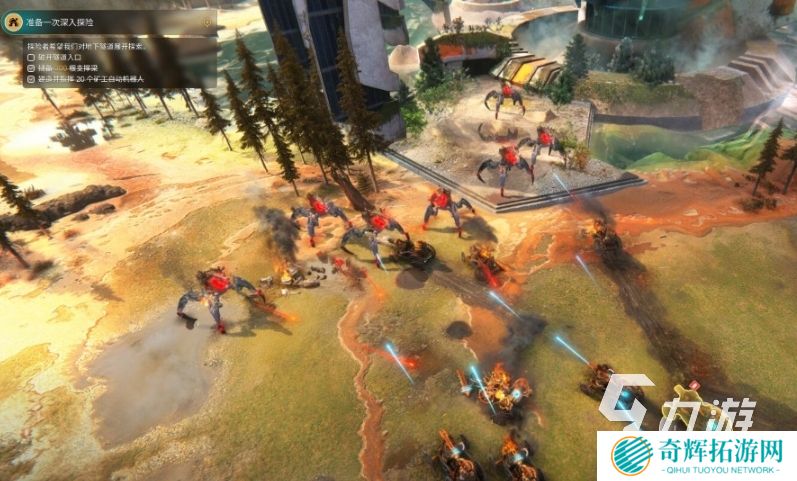This screenshot has height=481, width=797.
Task: Click the hexagon icon on the quest header
Action: click(207, 21)
